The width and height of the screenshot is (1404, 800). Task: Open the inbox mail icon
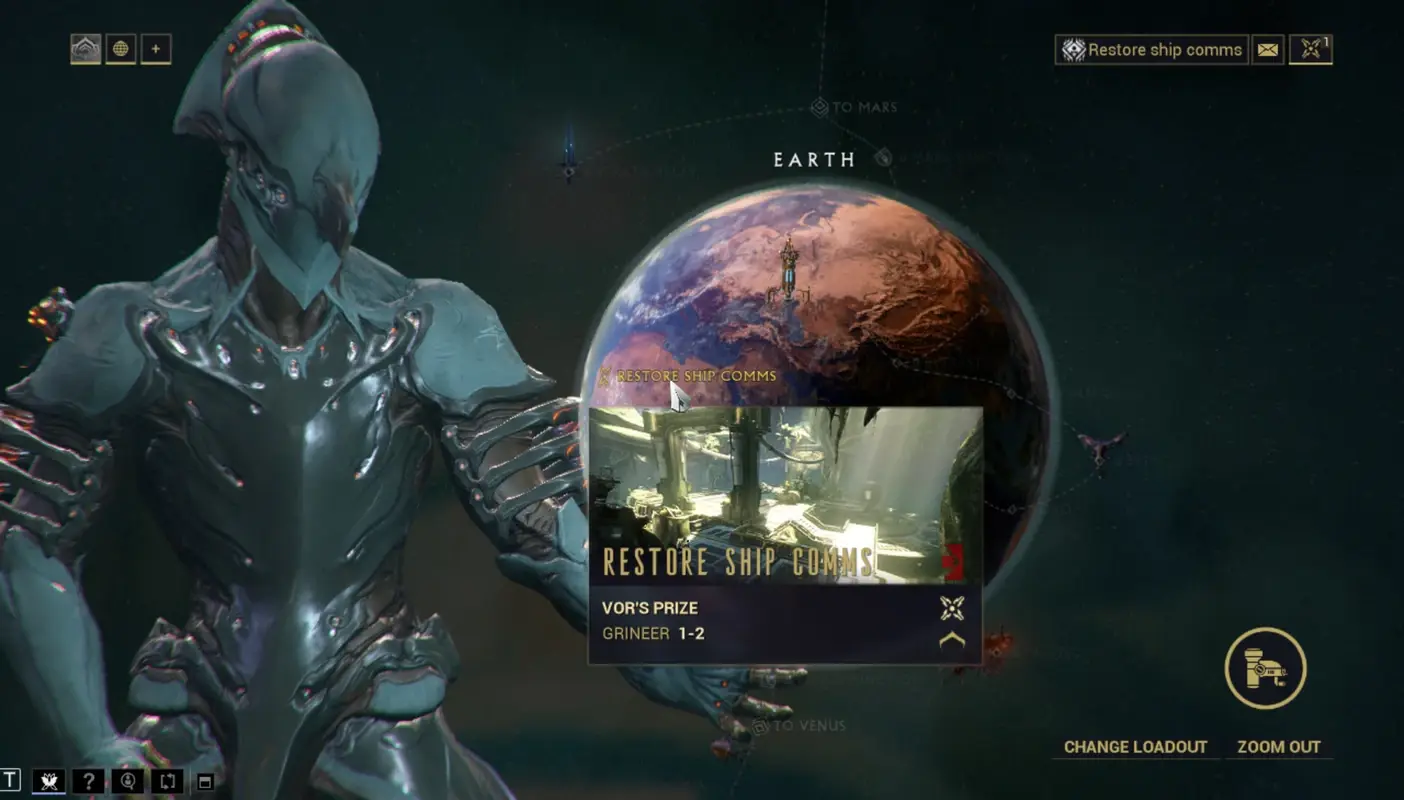pos(1268,50)
